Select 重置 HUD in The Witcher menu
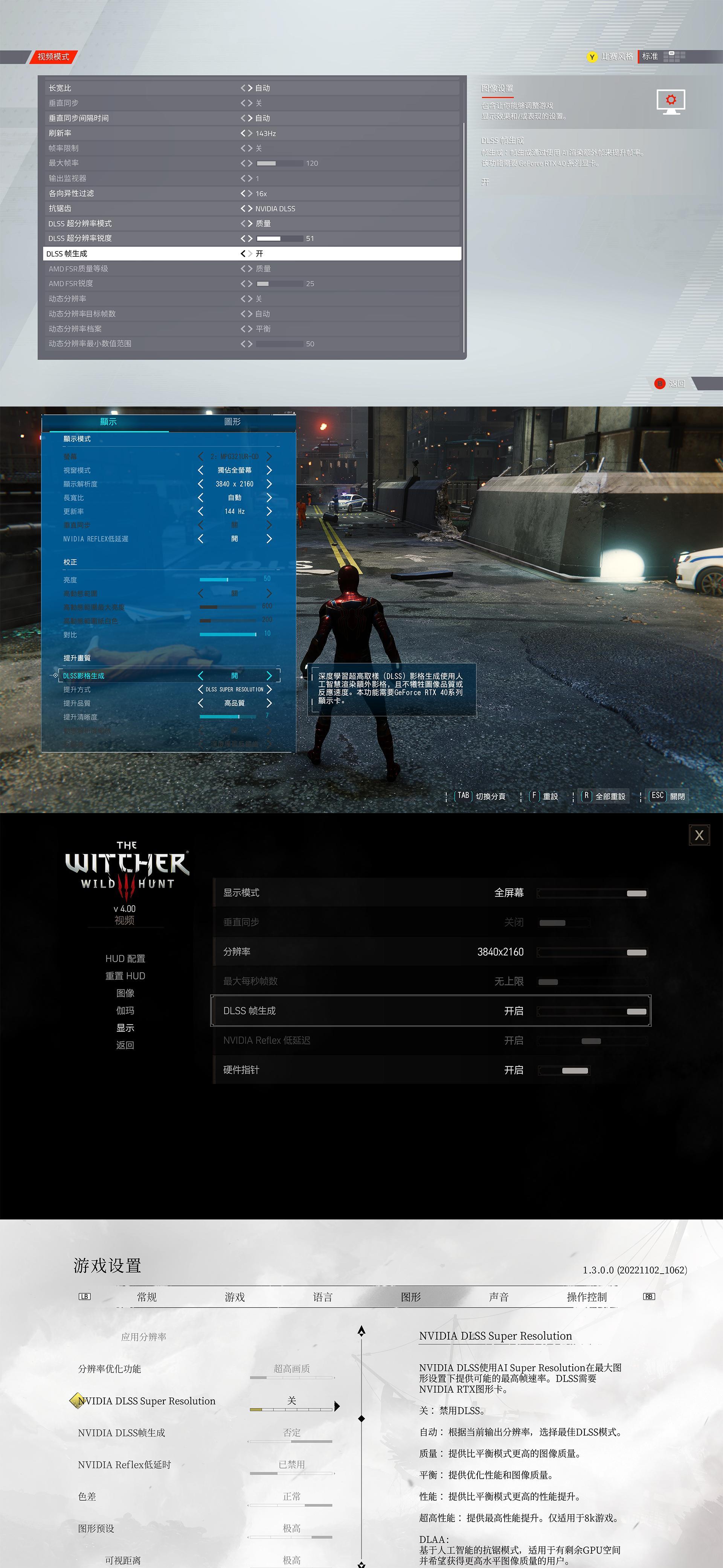 click(x=125, y=976)
